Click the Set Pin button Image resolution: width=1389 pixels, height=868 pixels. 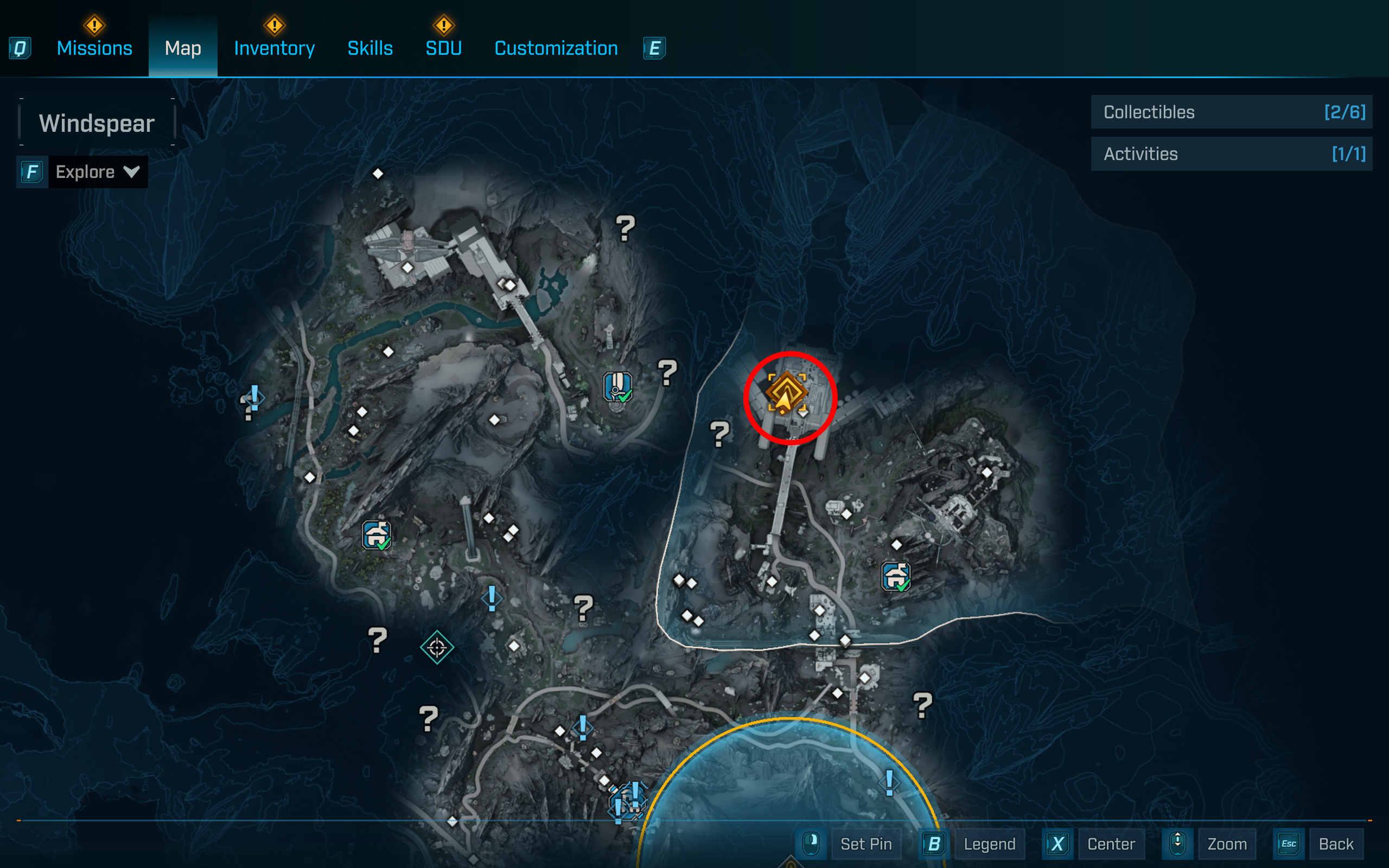(x=865, y=844)
